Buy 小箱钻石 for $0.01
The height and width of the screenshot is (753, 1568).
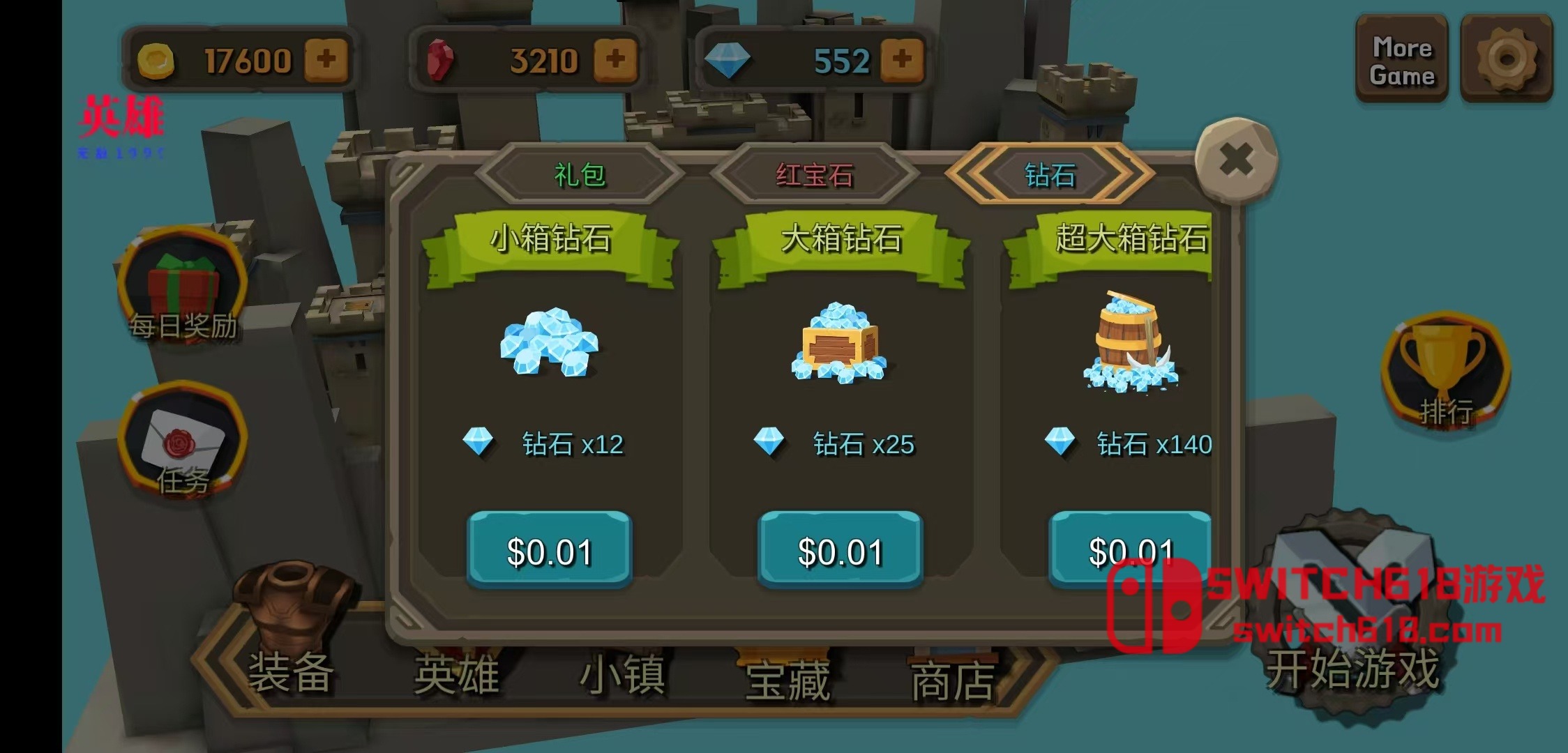pyautogui.click(x=550, y=550)
